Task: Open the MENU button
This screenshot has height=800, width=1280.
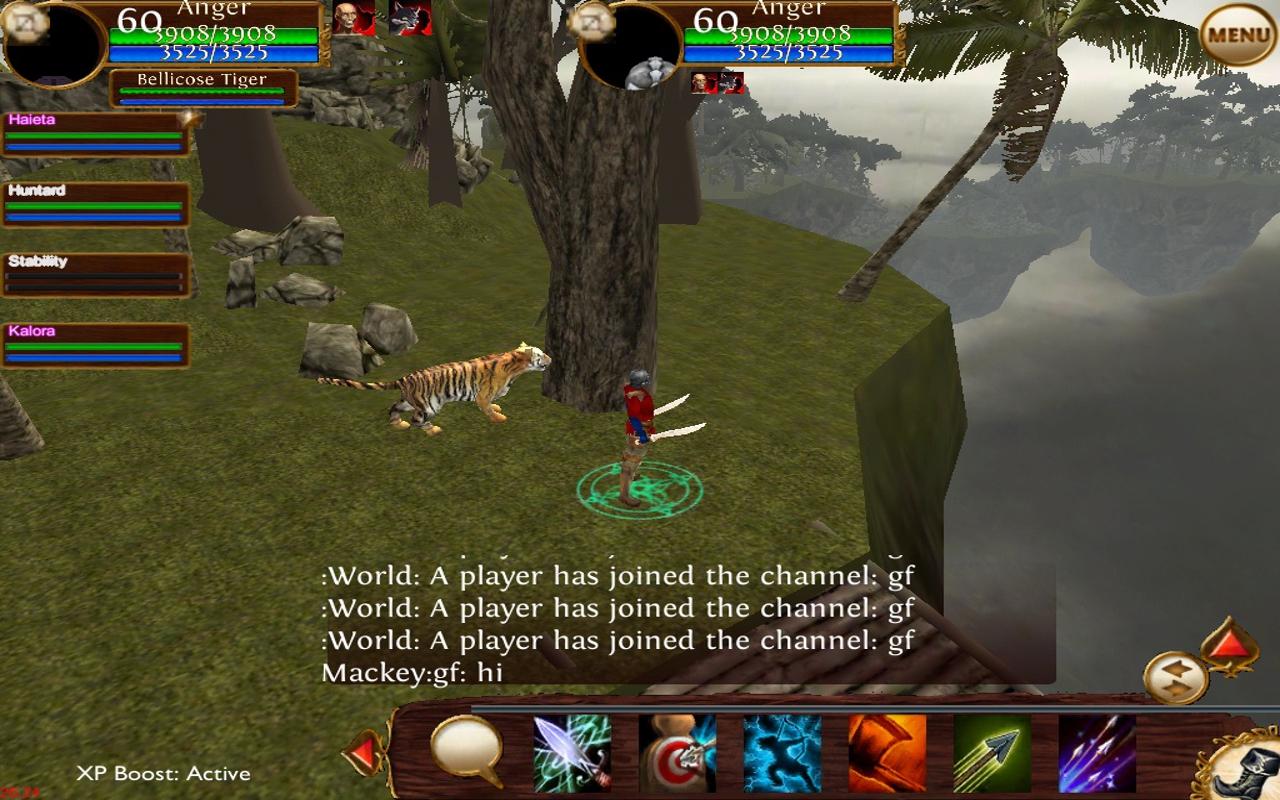Action: (x=1238, y=35)
